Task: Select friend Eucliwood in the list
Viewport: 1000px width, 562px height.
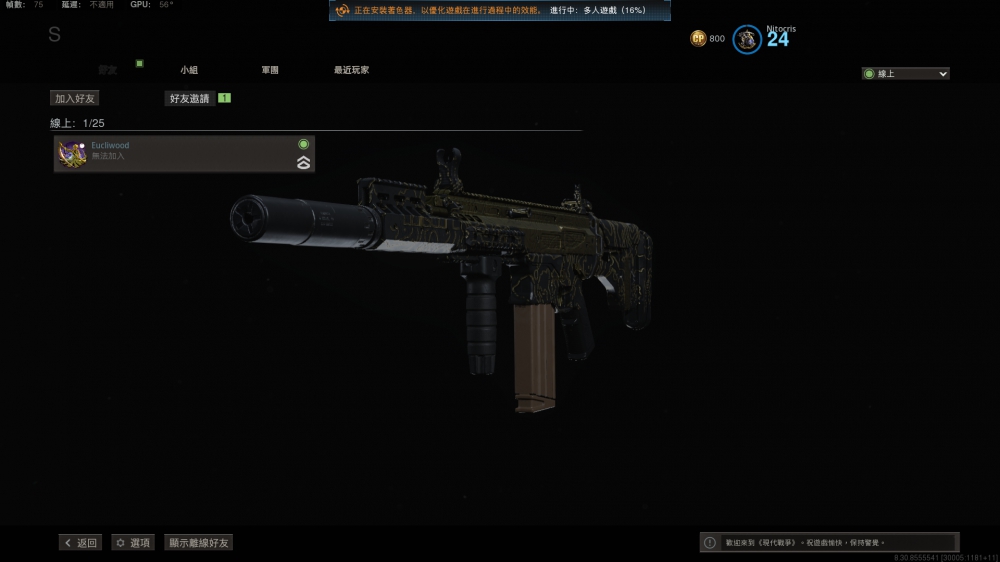Action: (184, 154)
